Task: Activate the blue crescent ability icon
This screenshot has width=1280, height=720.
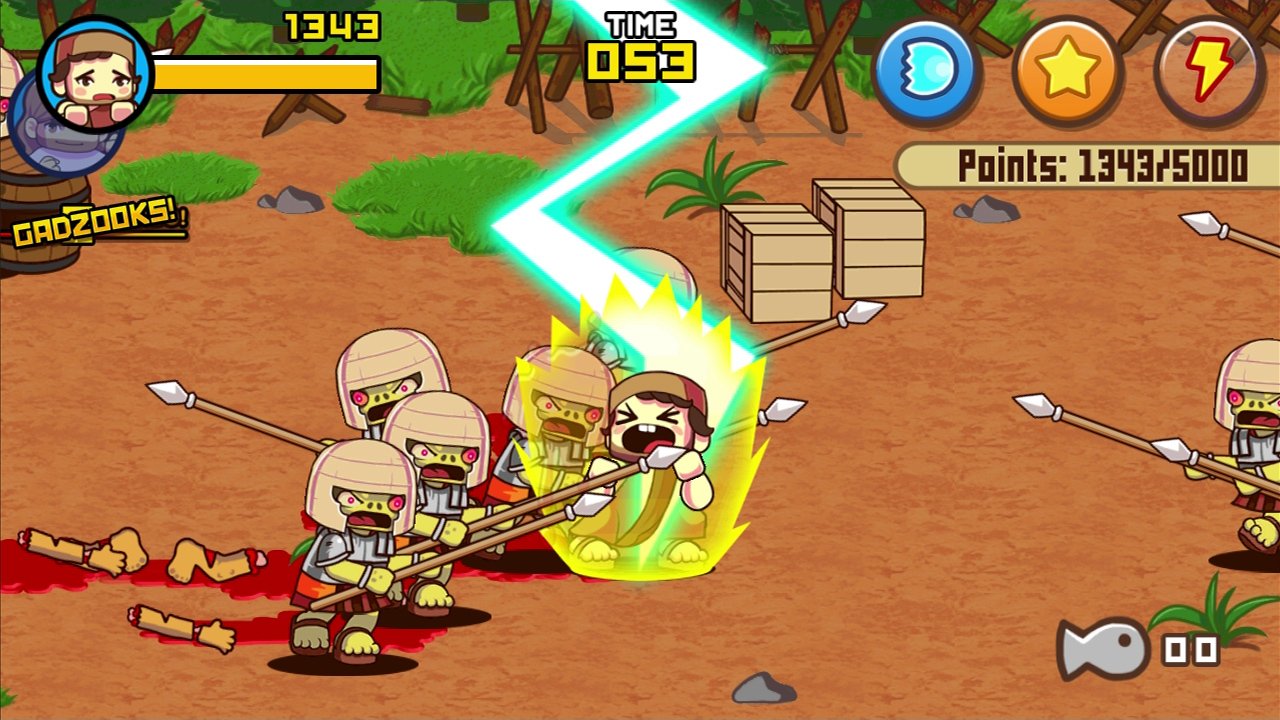Action: click(x=925, y=70)
